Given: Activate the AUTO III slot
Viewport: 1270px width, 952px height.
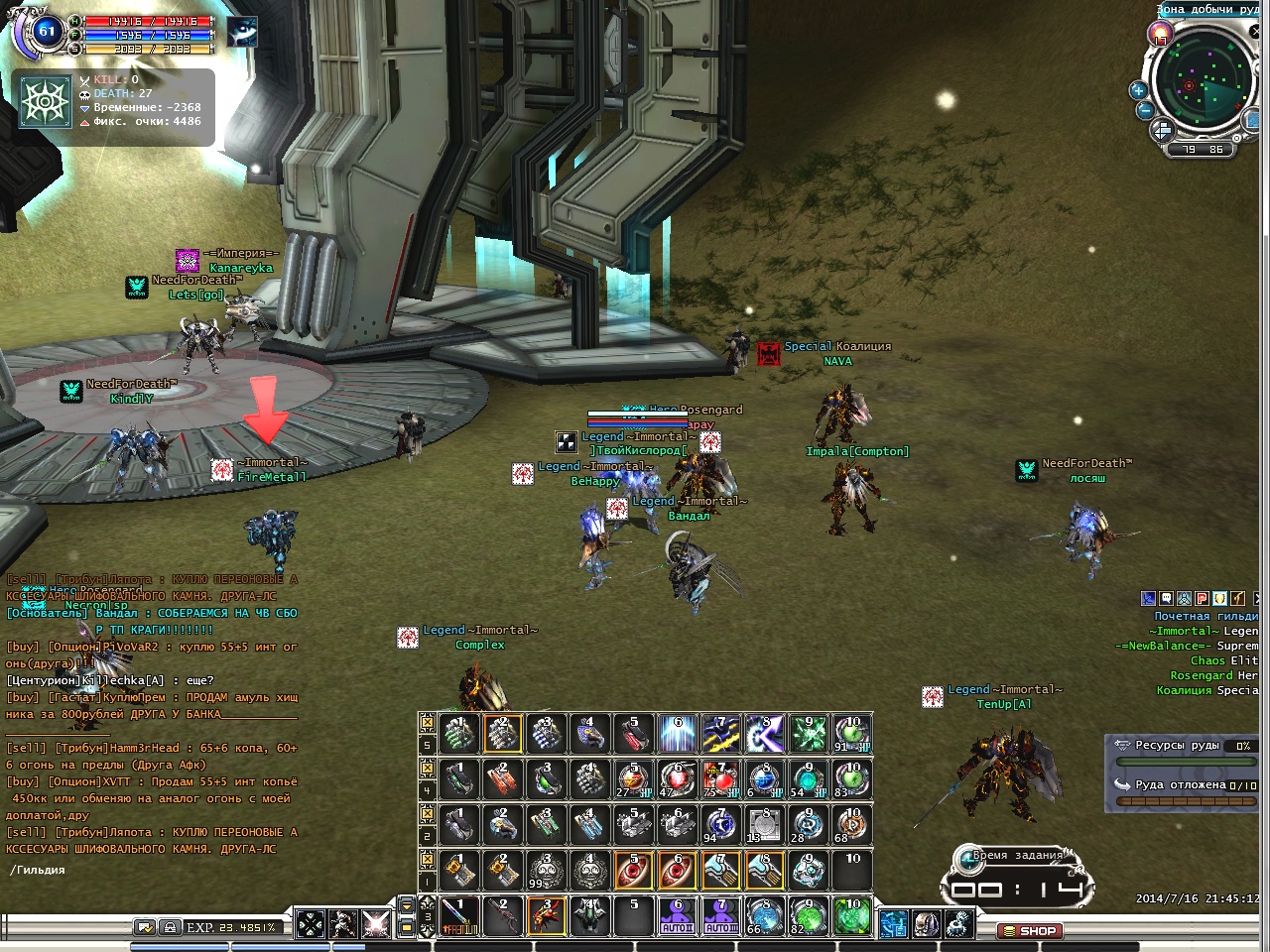Looking at the screenshot, I should [x=720, y=916].
